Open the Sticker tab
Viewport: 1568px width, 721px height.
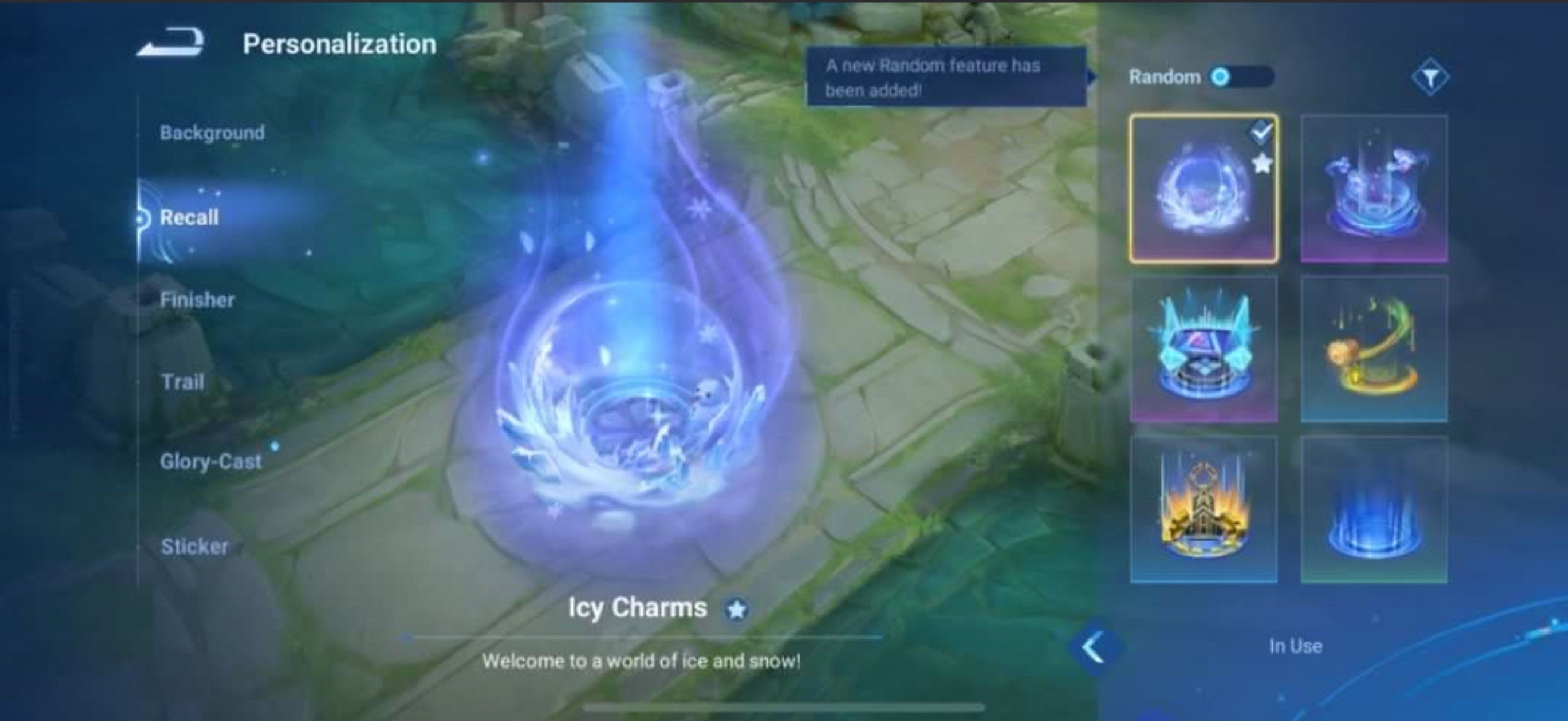(x=195, y=546)
